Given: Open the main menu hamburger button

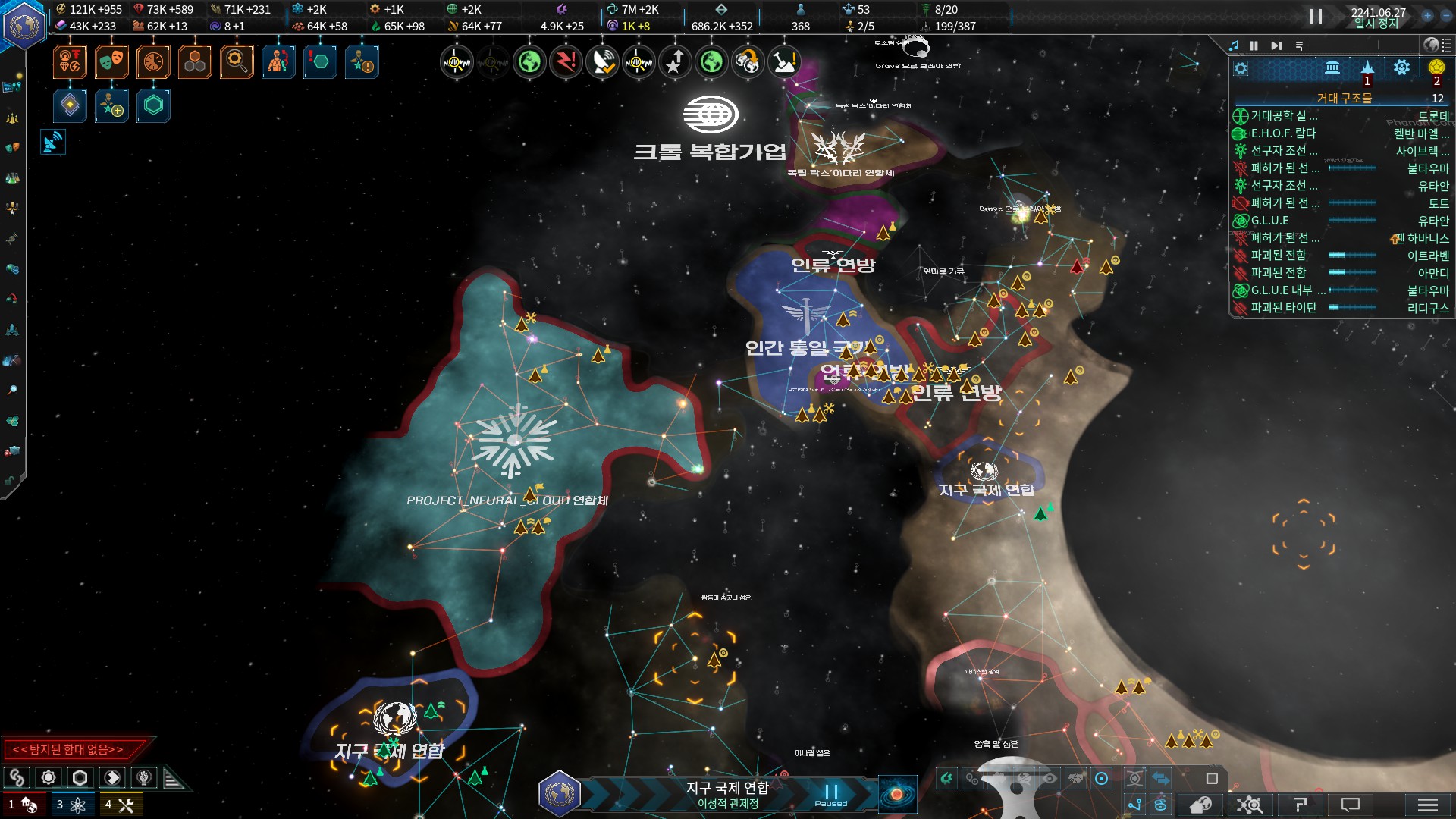Looking at the screenshot, I should [1427, 805].
